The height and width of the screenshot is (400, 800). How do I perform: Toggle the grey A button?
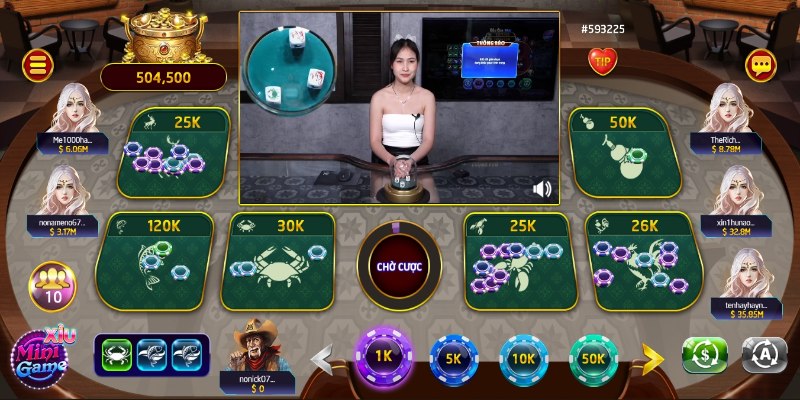764,355
